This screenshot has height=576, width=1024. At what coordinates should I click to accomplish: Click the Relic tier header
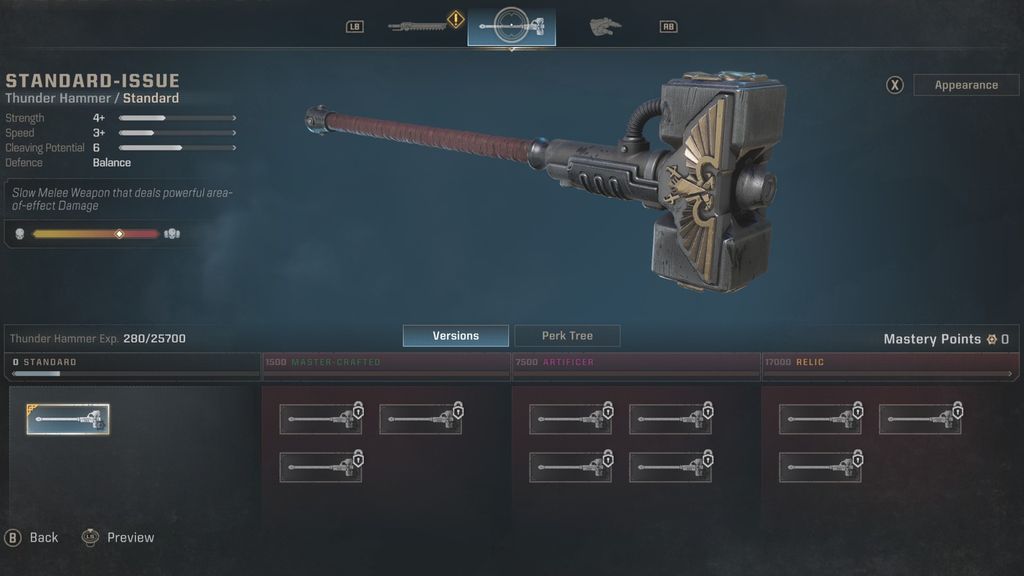(x=885, y=362)
